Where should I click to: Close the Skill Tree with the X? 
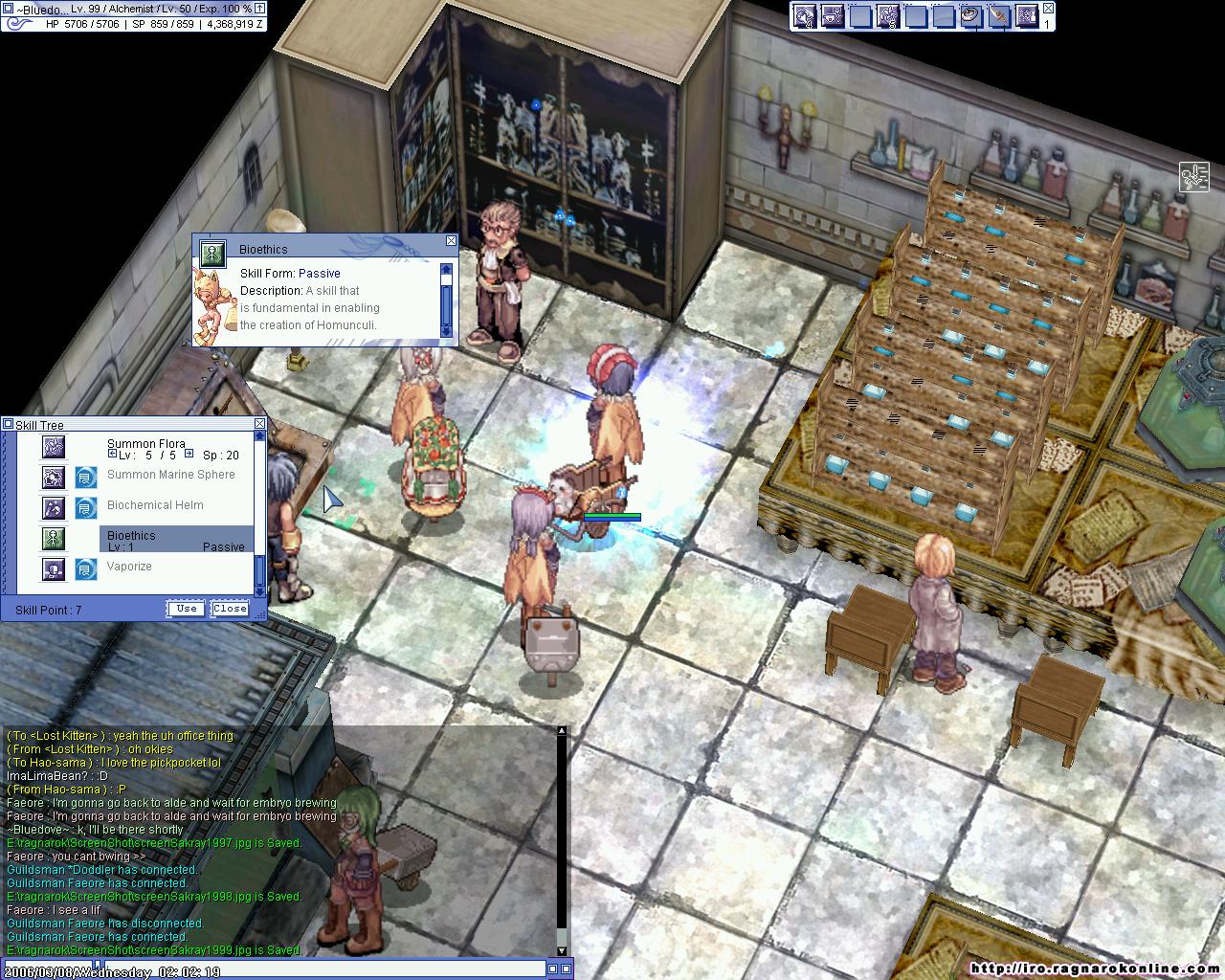(259, 424)
